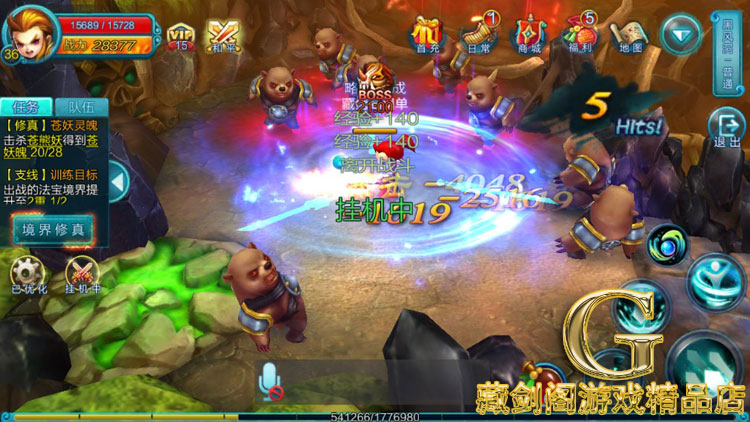This screenshot has height=422, width=750.
Task: Open the player avatar portrait
Action: (x=27, y=29)
